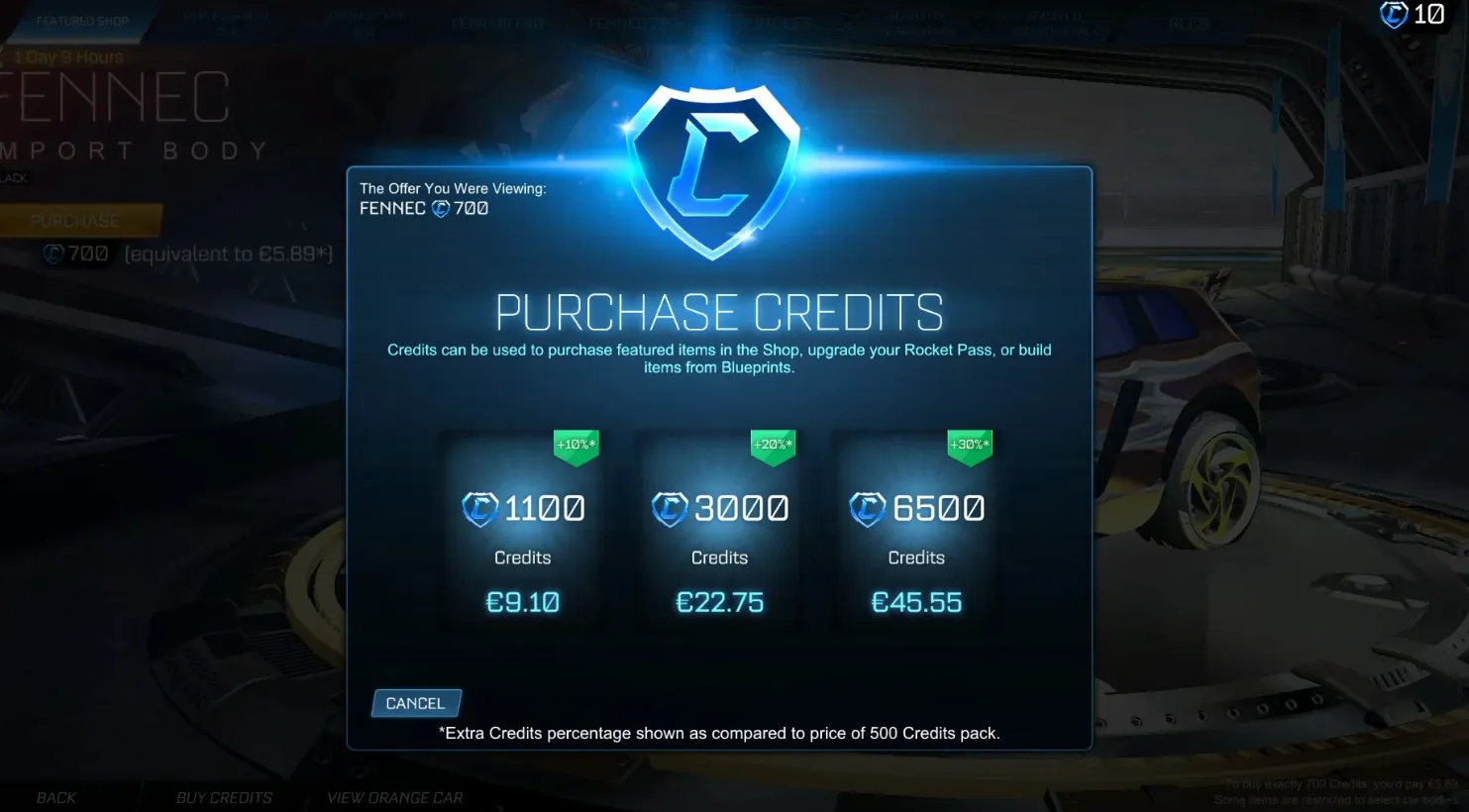Cancel the credits purchase dialog

pyautogui.click(x=416, y=702)
